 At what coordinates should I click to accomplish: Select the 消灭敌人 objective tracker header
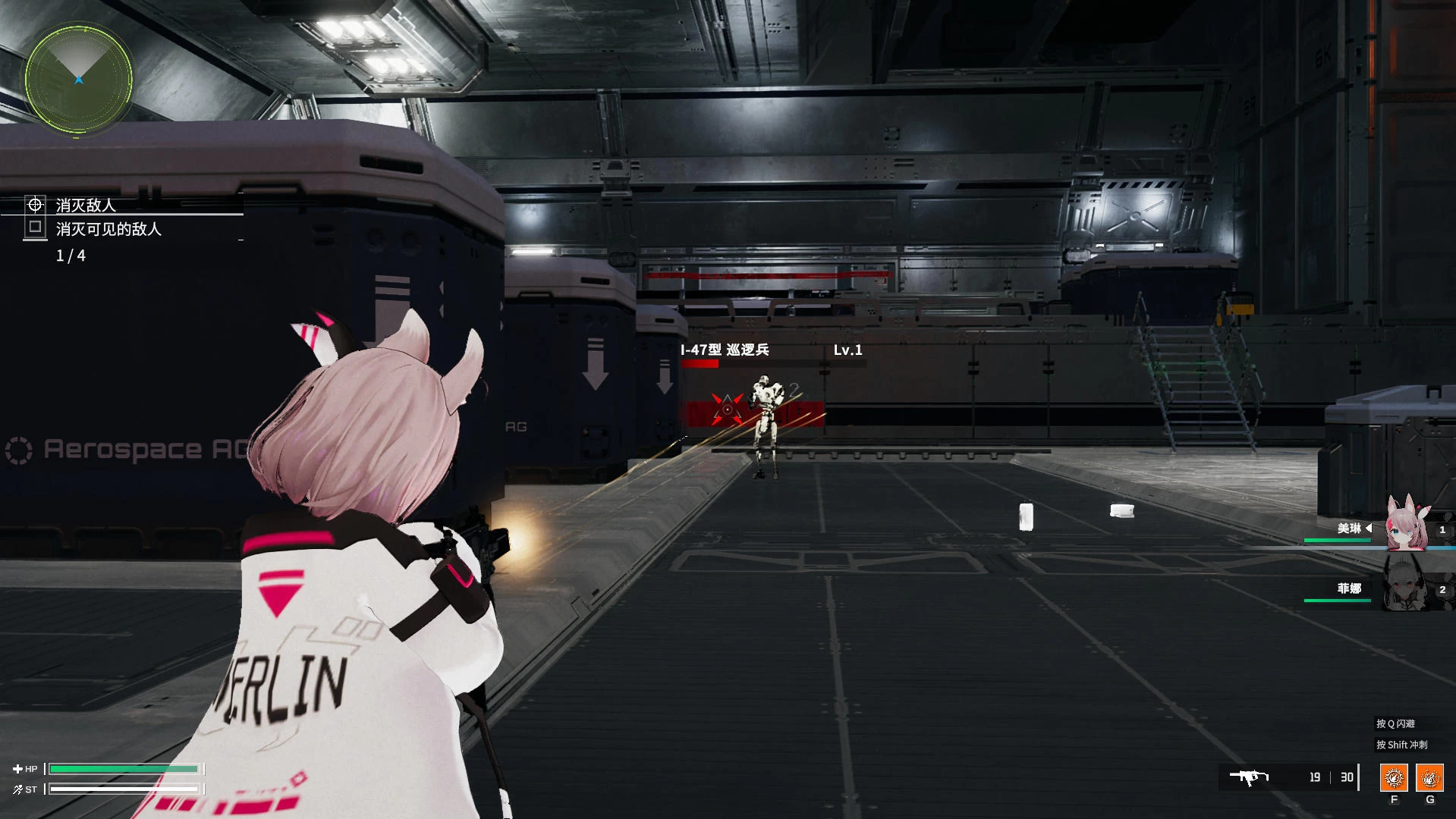click(85, 205)
